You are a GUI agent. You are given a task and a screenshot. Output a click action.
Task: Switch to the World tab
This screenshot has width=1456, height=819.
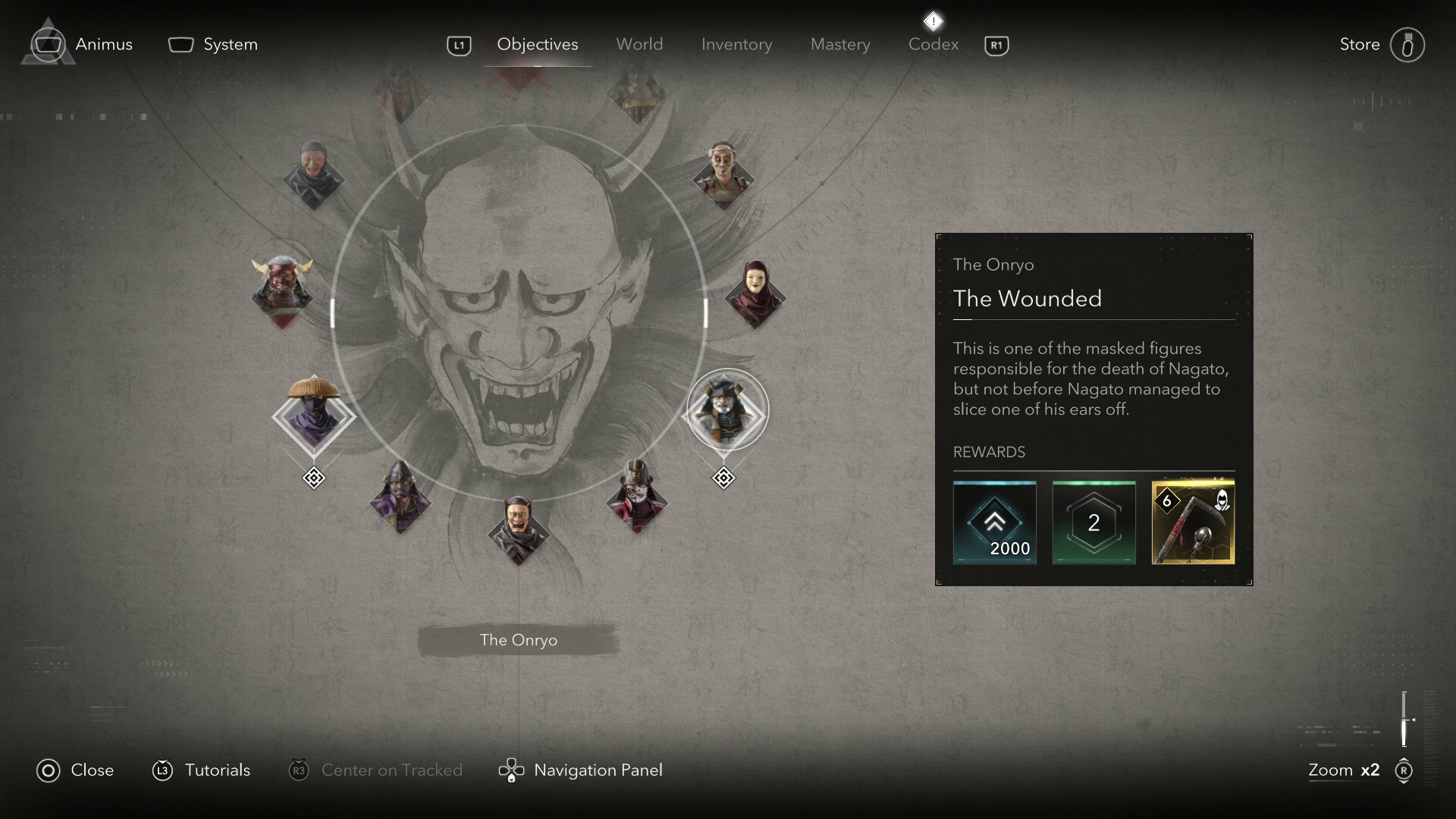[639, 45]
